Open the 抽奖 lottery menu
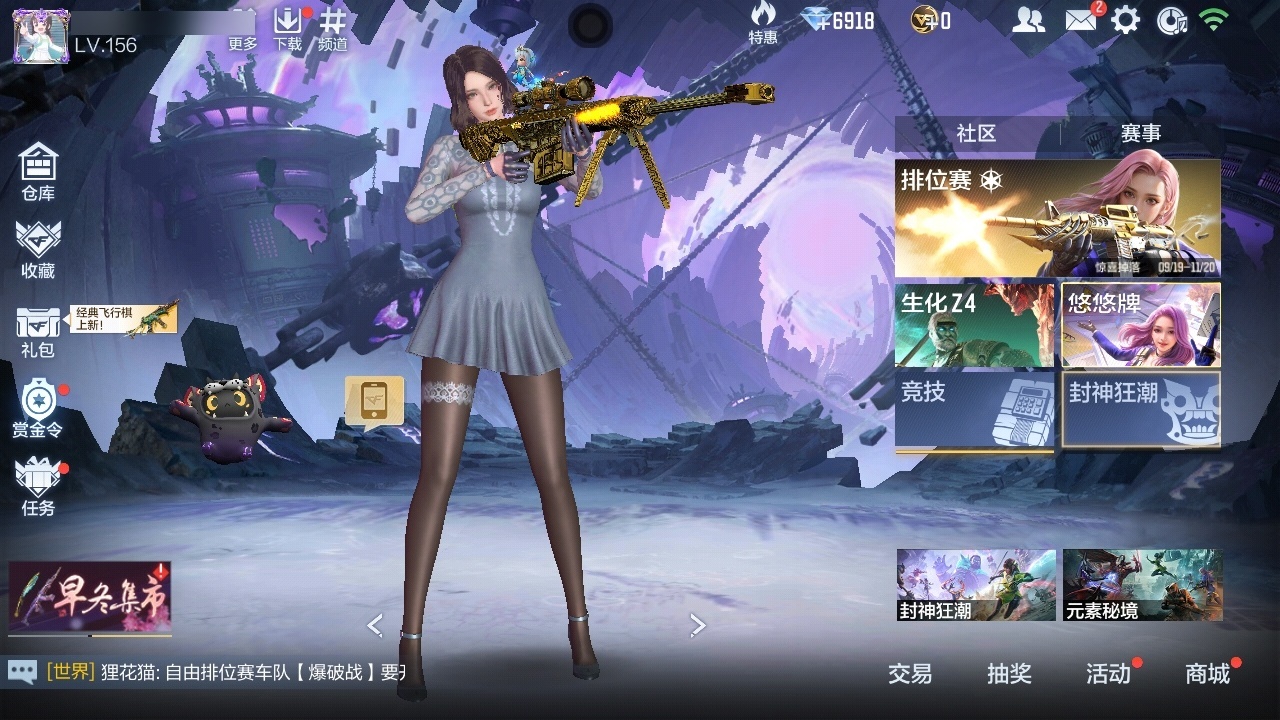This screenshot has height=720, width=1280. (1009, 674)
